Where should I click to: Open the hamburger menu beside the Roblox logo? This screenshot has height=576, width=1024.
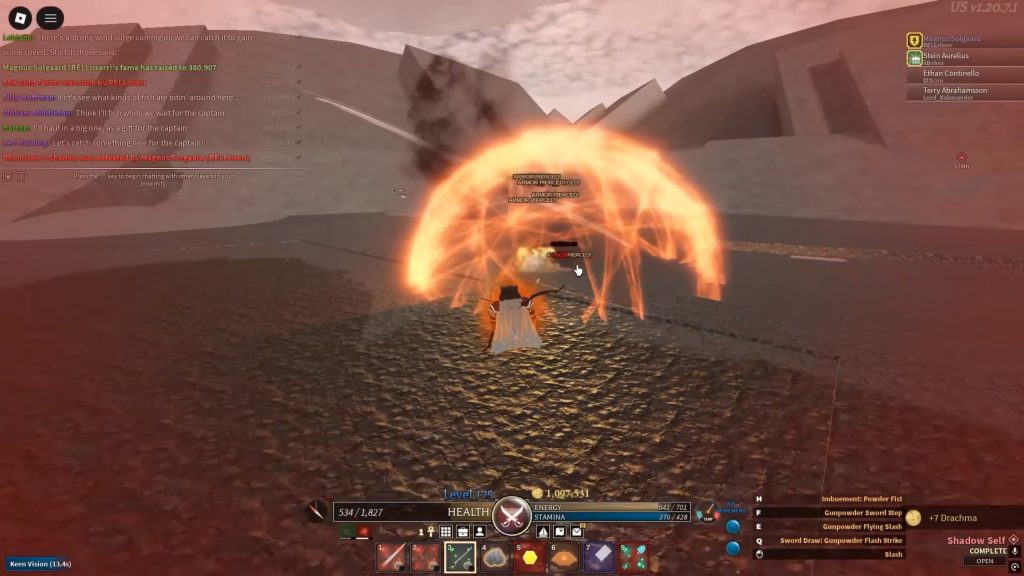(50, 18)
